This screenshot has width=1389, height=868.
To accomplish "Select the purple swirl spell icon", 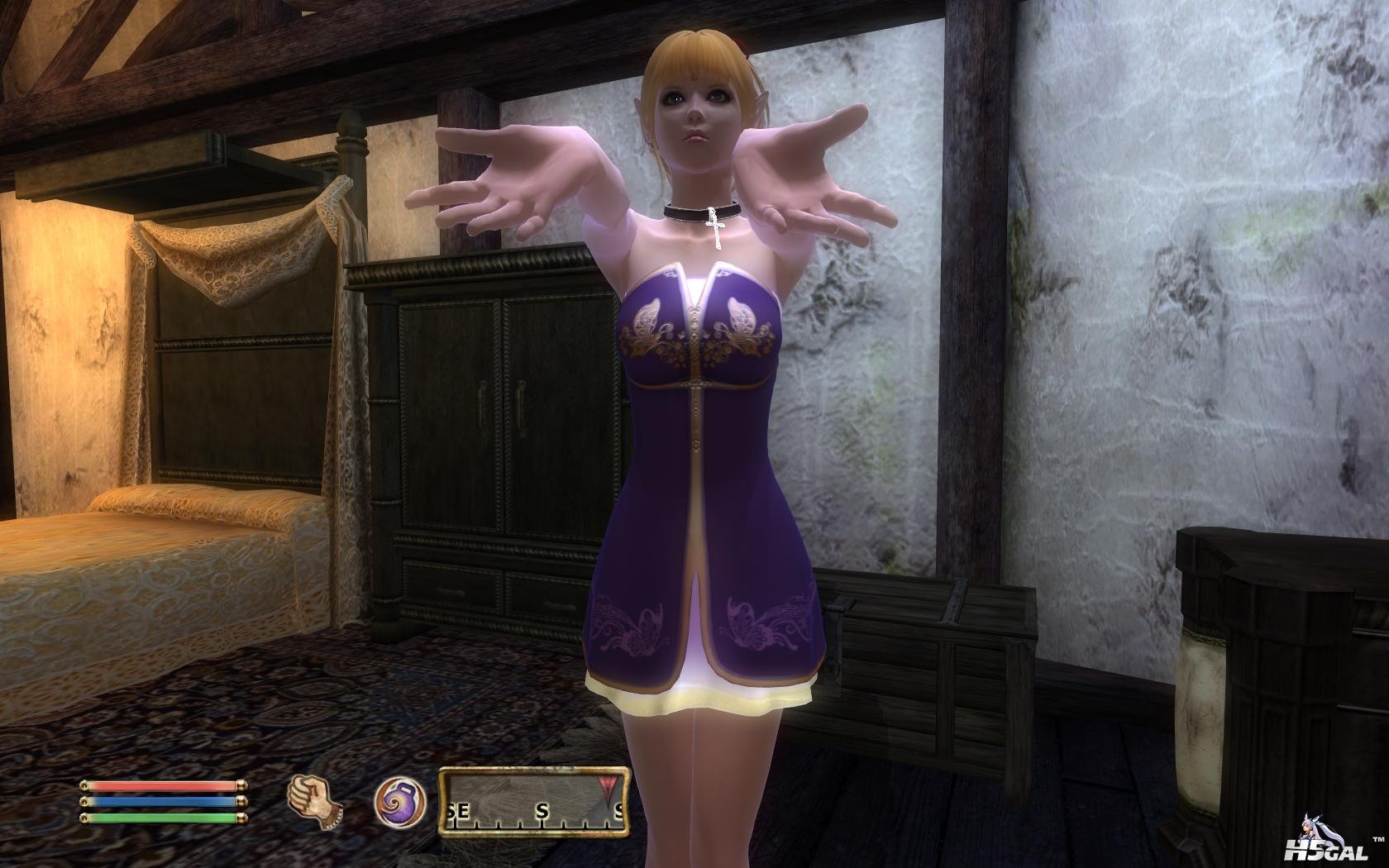I will [399, 803].
